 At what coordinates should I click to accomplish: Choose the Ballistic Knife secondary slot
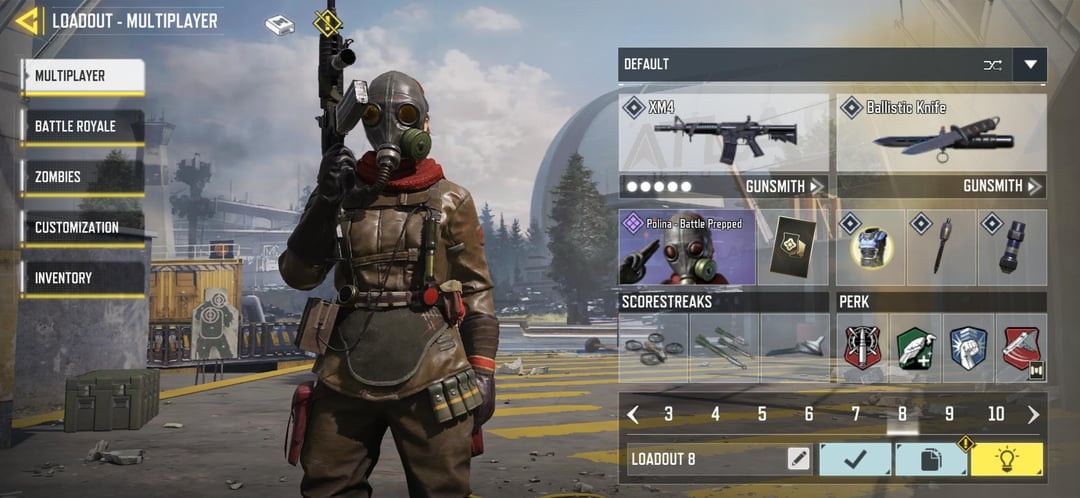941,132
